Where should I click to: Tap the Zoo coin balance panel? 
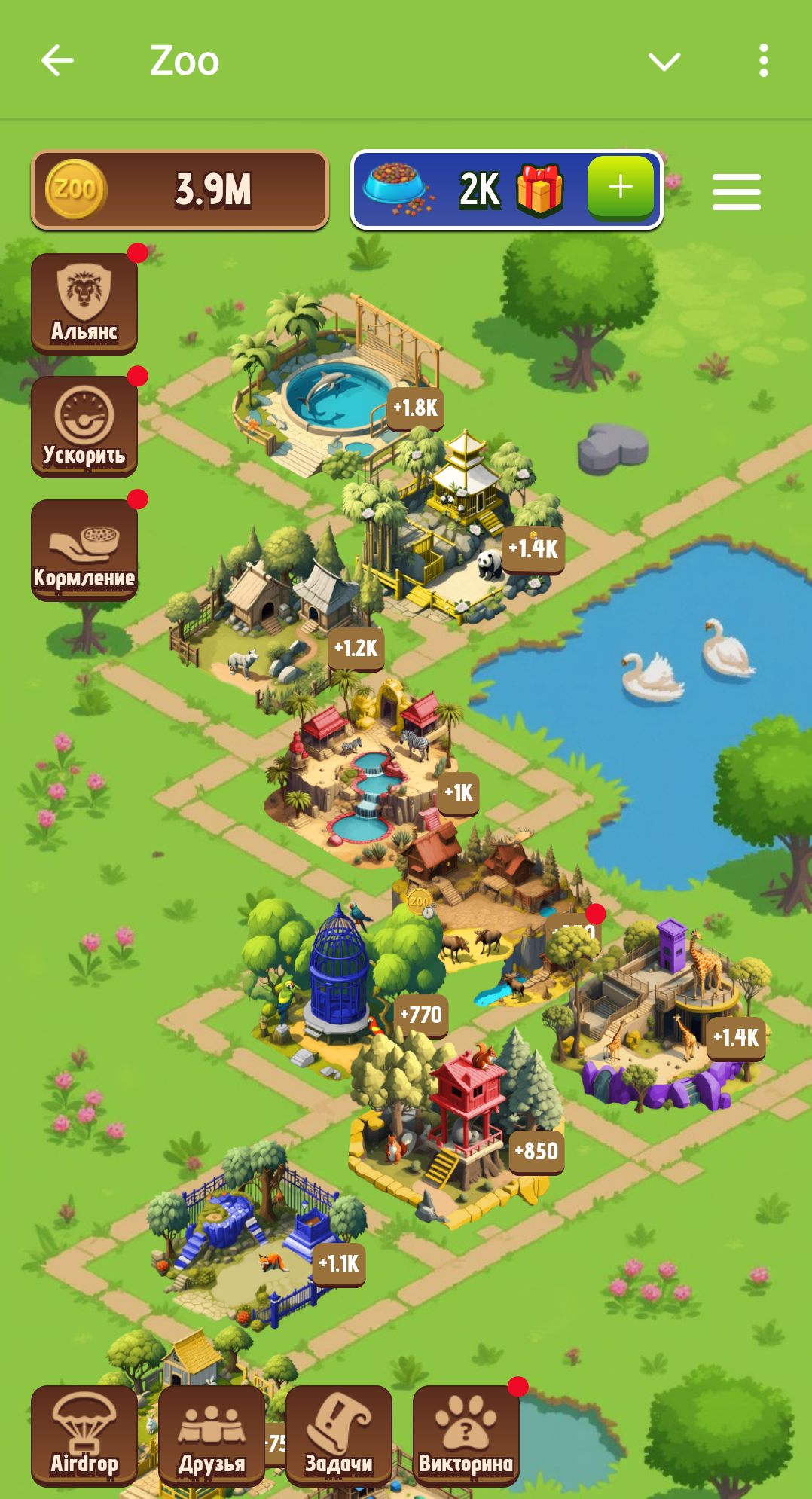click(180, 190)
